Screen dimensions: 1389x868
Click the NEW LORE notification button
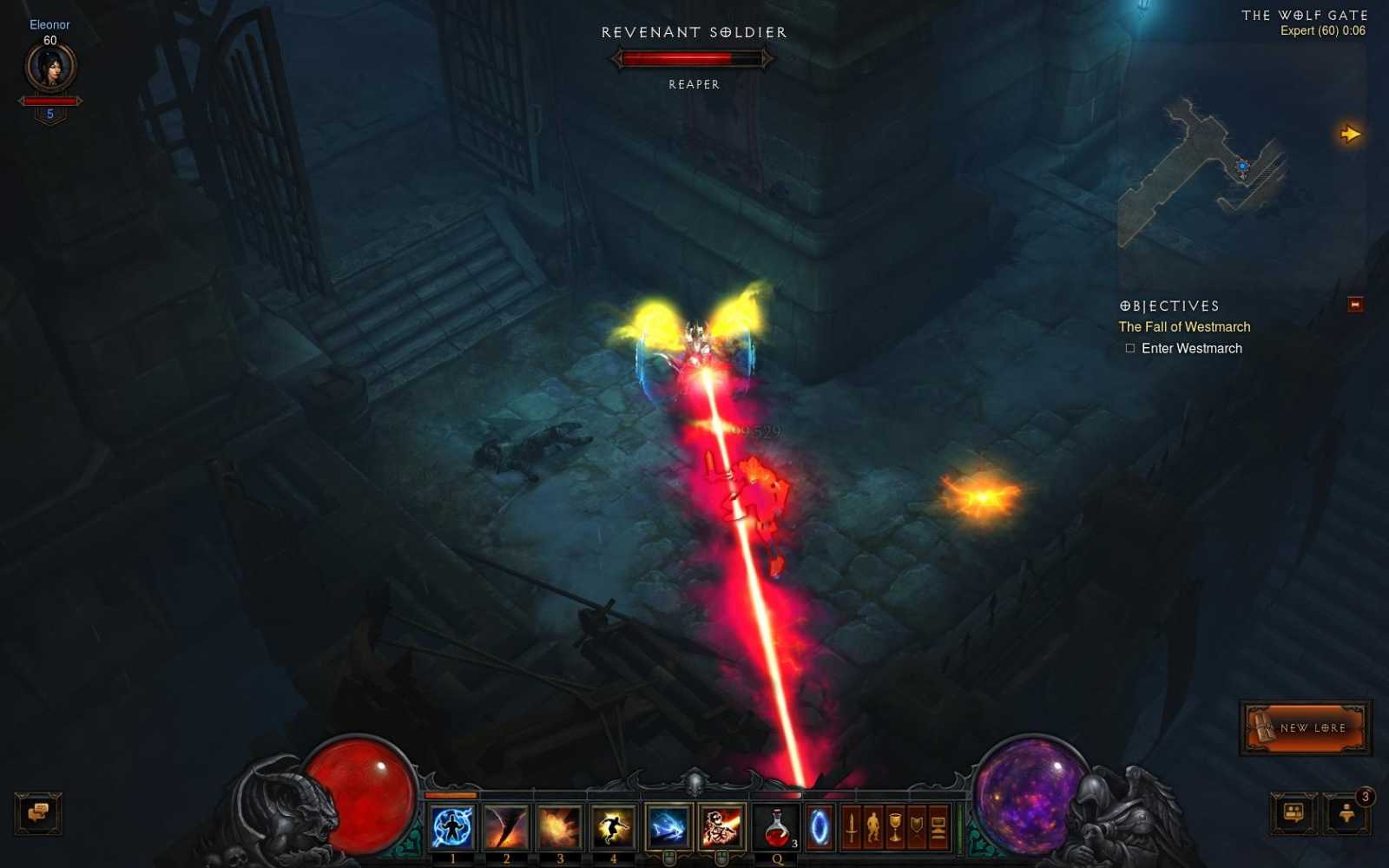[x=1306, y=728]
